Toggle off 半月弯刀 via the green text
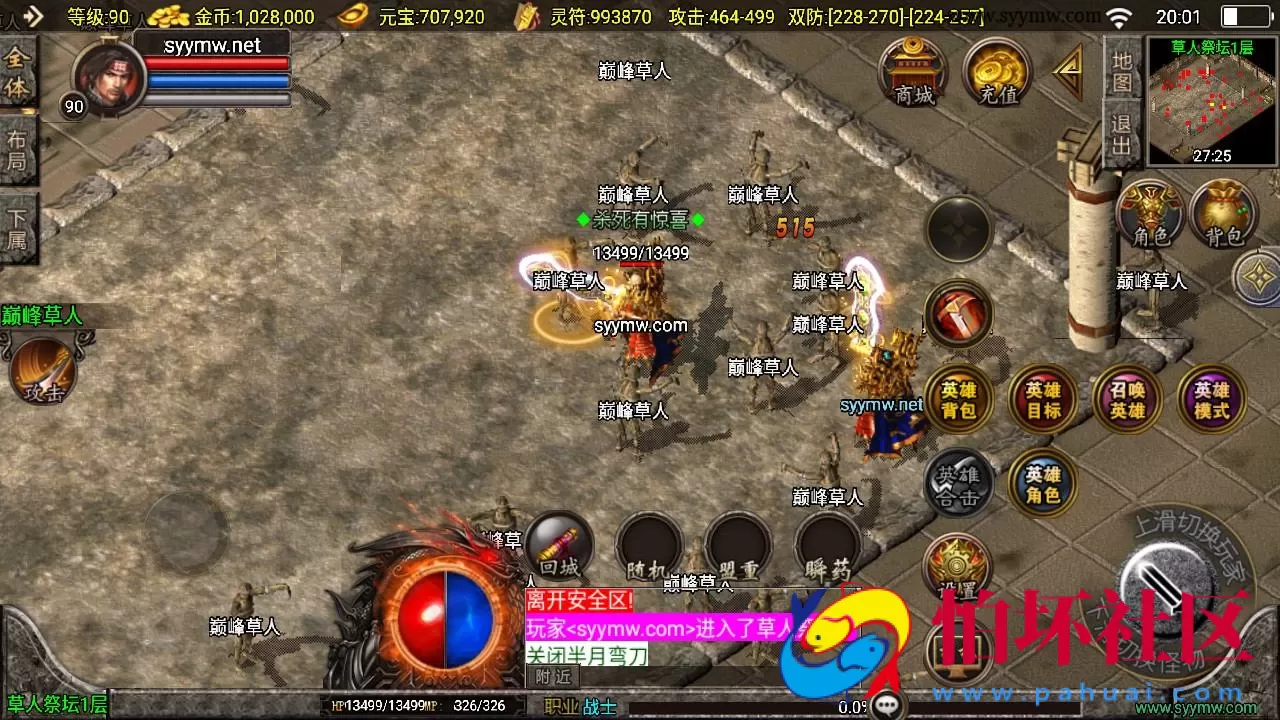Image resolution: width=1280 pixels, height=720 pixels. (x=589, y=655)
